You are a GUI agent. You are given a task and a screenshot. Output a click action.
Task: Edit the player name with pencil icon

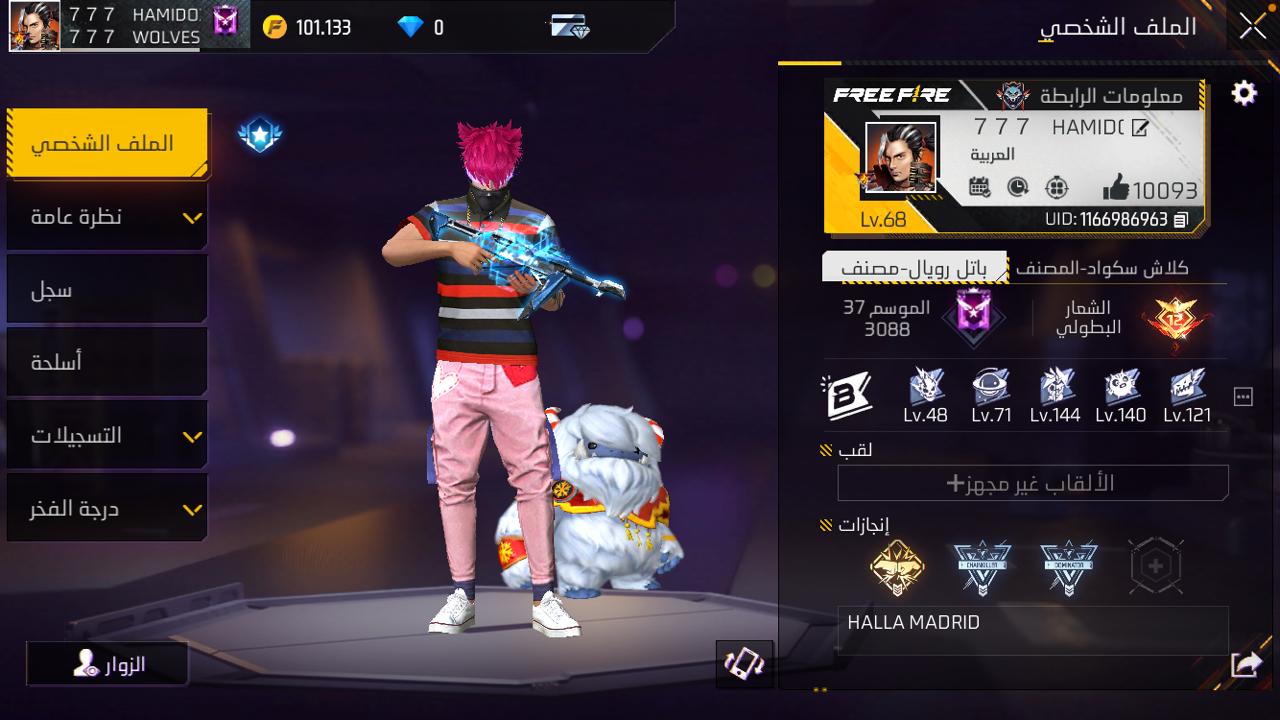click(1138, 128)
